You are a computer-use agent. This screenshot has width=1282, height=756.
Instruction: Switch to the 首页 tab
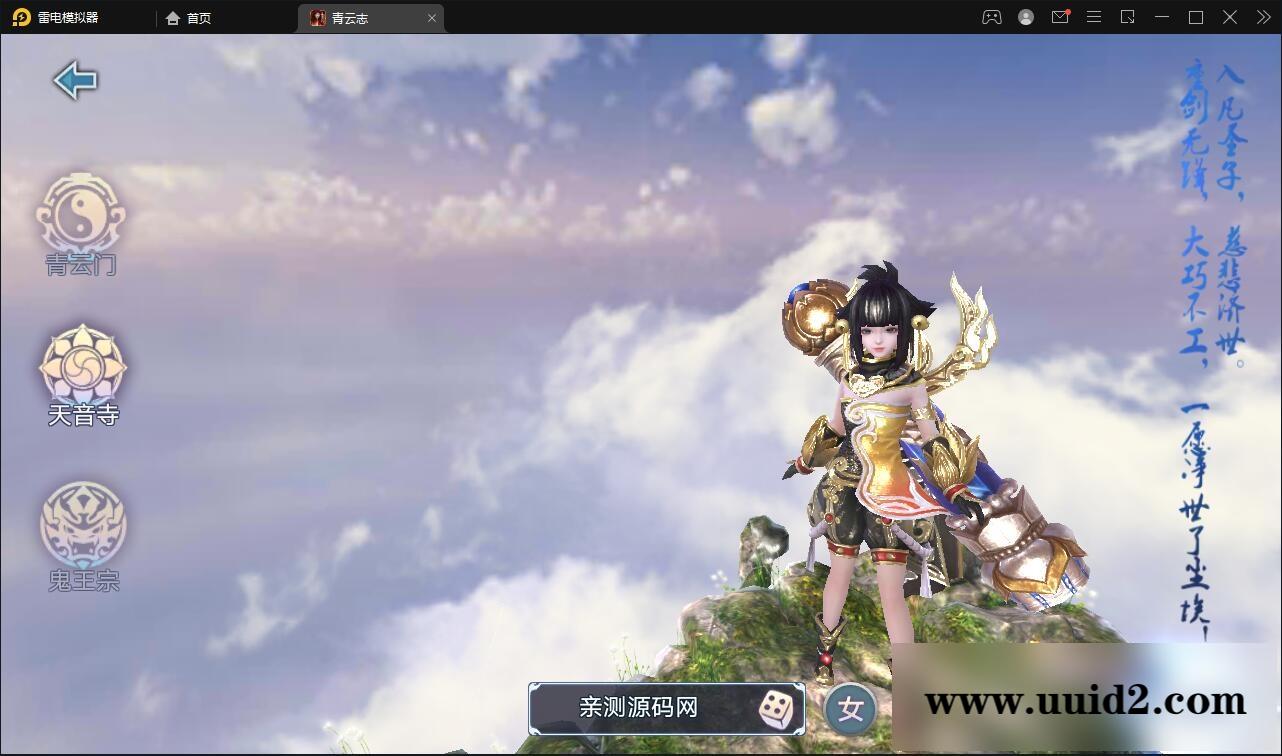[189, 17]
